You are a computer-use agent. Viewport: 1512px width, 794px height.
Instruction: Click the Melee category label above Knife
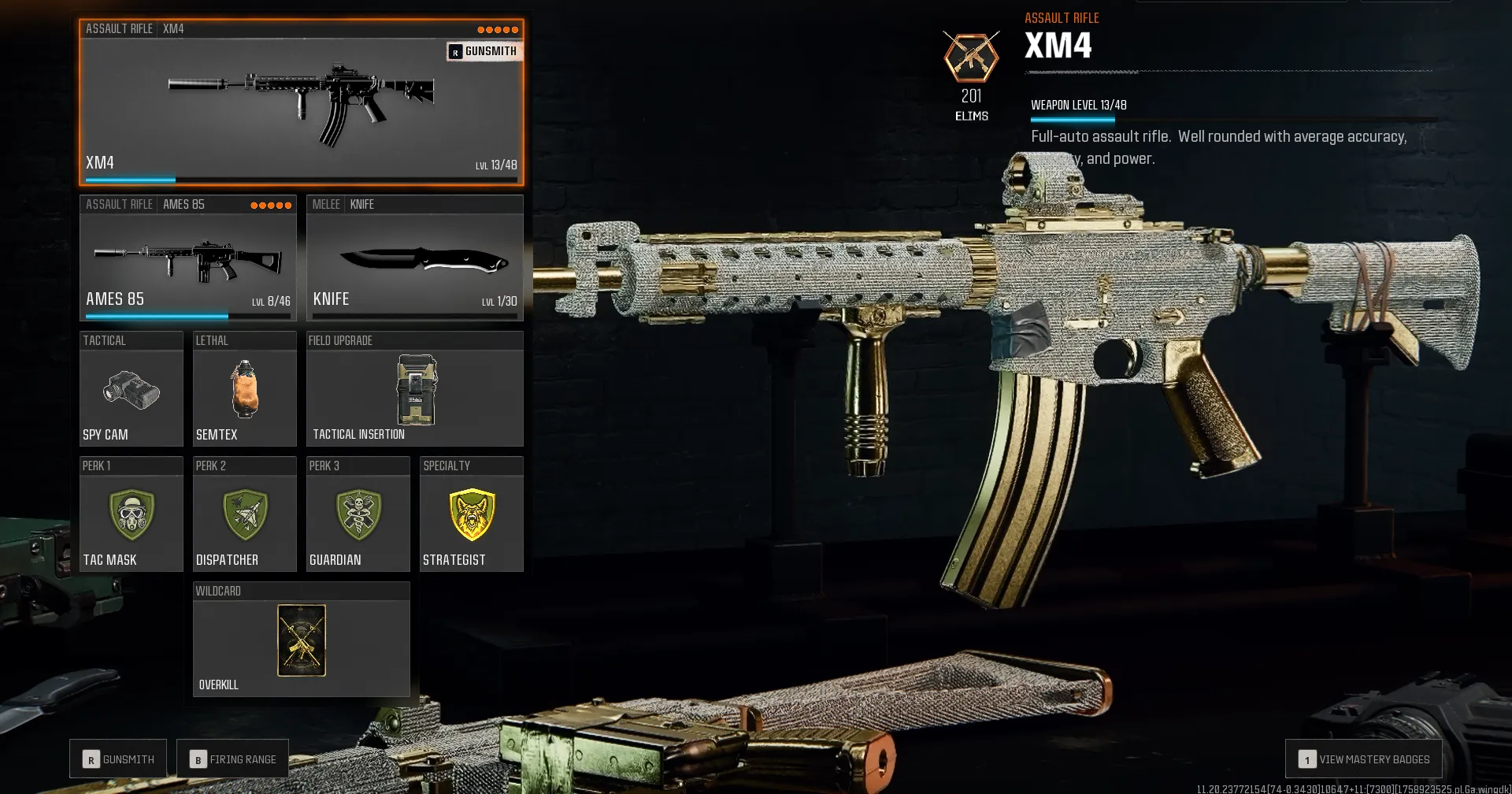[x=326, y=203]
